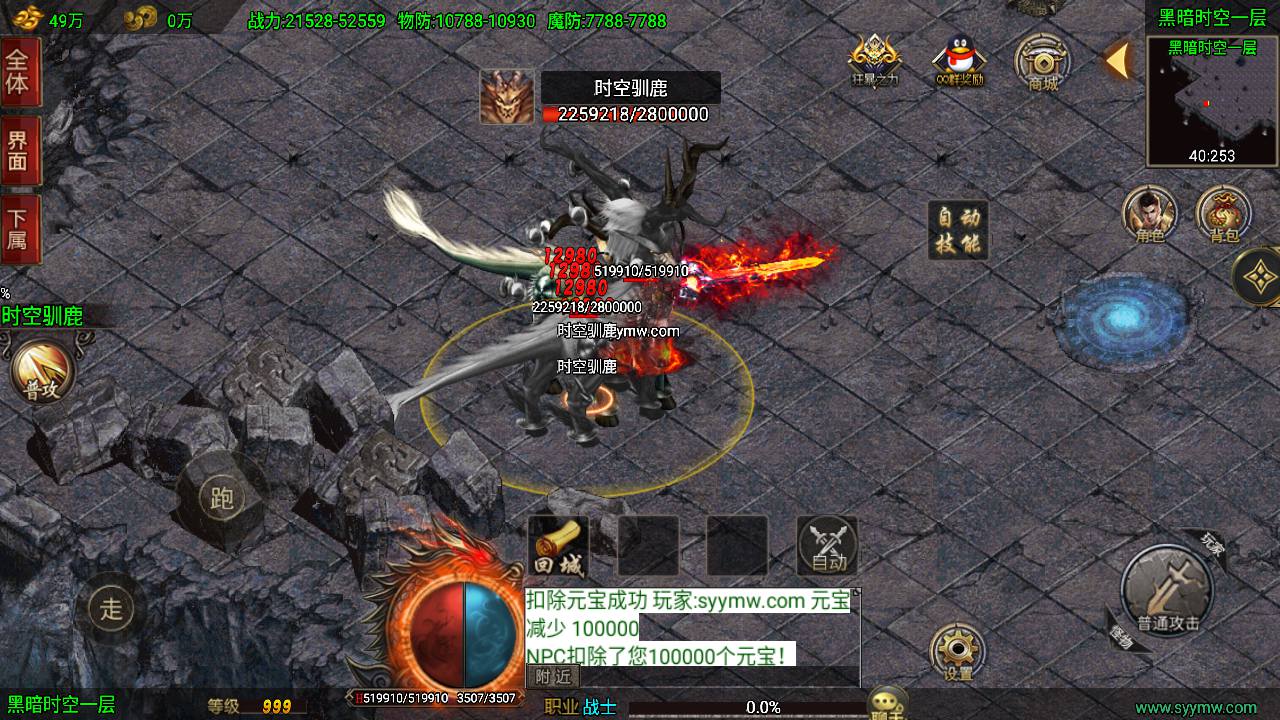Toggle the 走 walk button
The width and height of the screenshot is (1280, 720).
[111, 606]
